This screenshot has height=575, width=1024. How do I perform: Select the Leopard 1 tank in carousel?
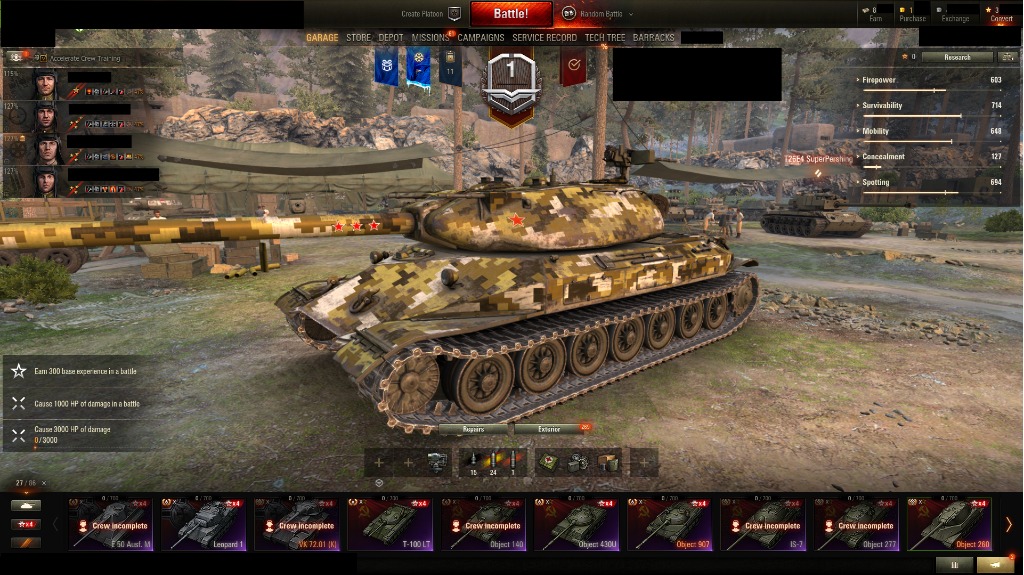[x=204, y=524]
